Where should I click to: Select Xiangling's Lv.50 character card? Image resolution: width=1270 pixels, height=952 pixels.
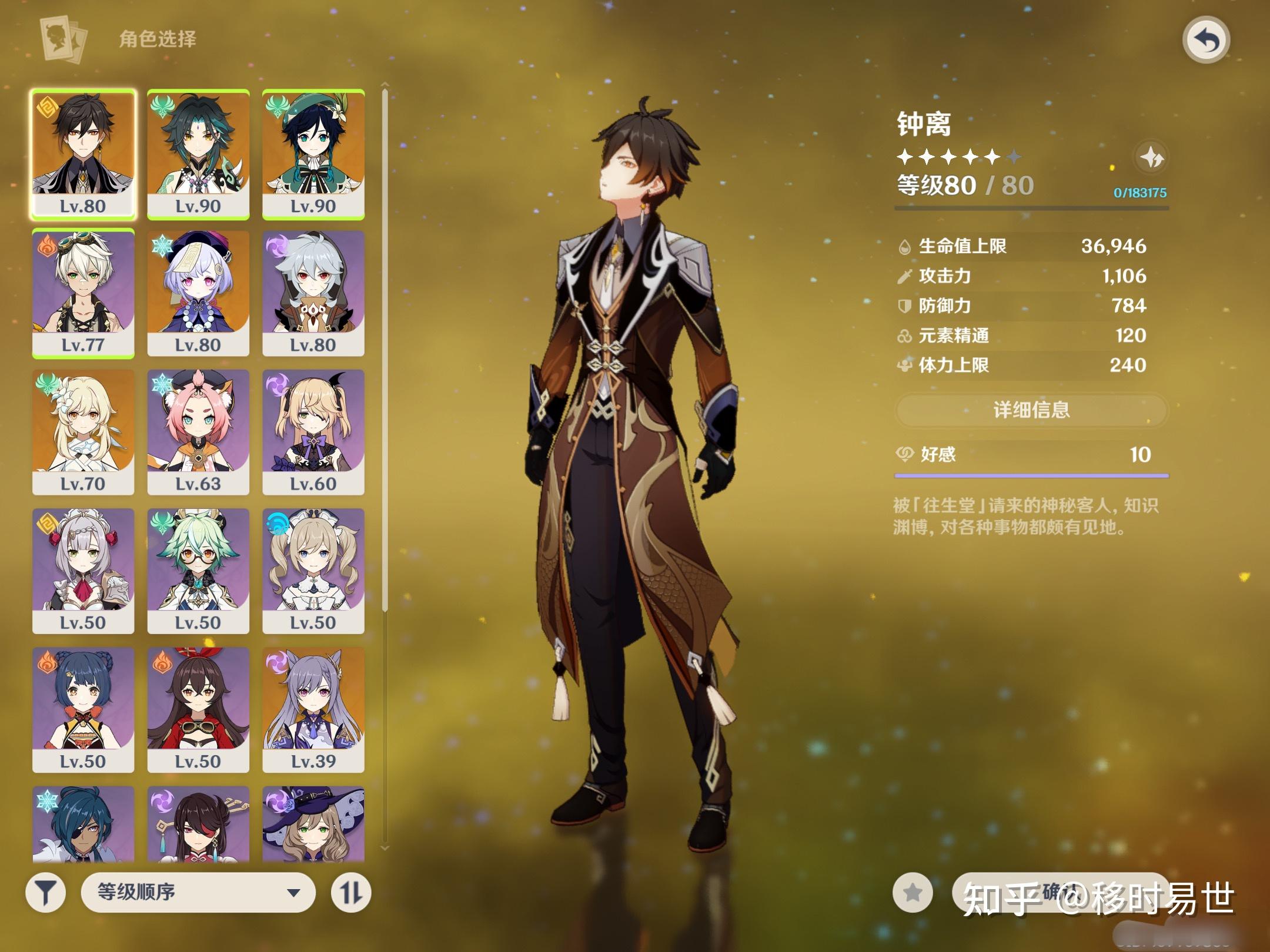tap(83, 709)
